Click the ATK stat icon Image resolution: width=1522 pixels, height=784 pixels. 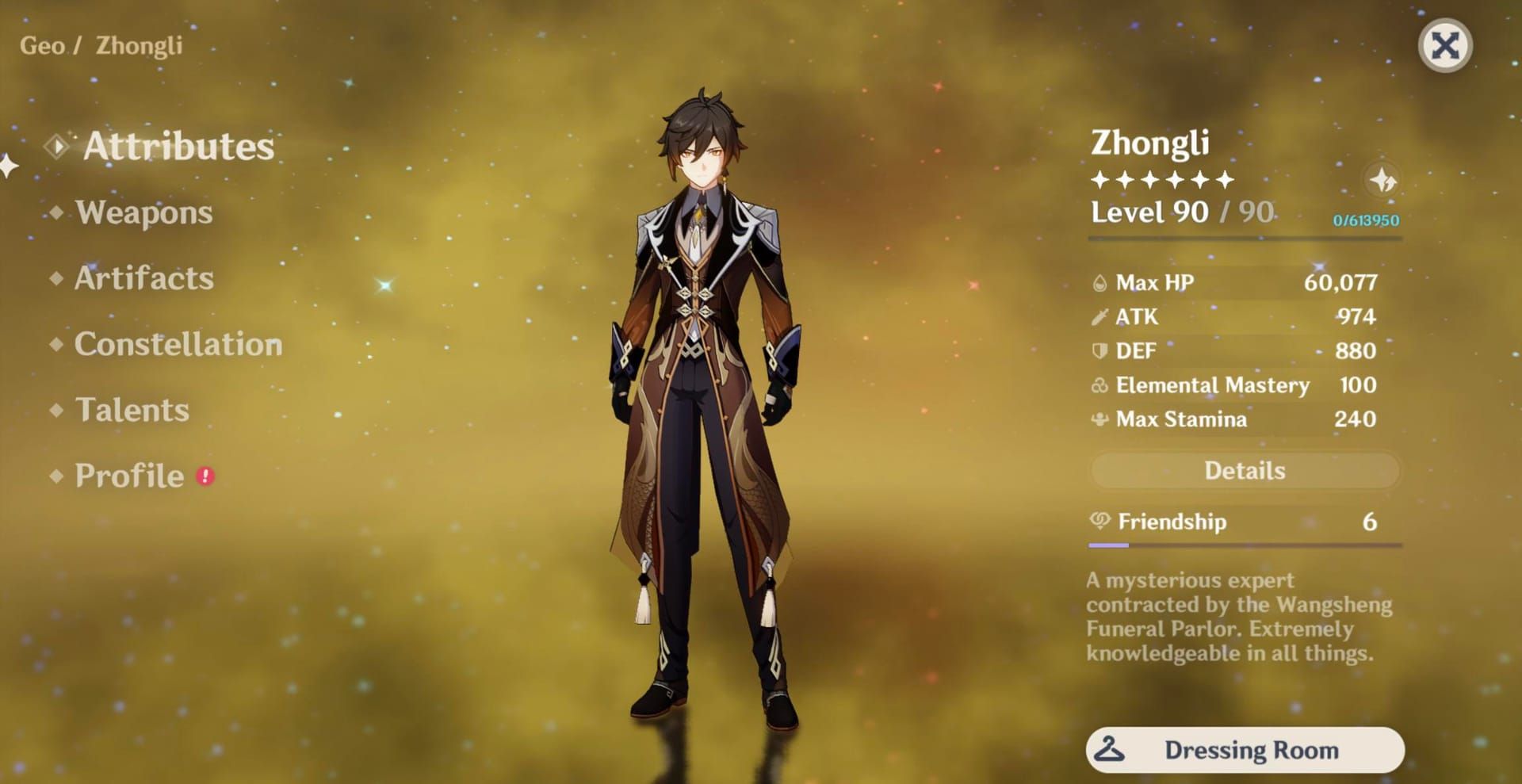point(1100,316)
